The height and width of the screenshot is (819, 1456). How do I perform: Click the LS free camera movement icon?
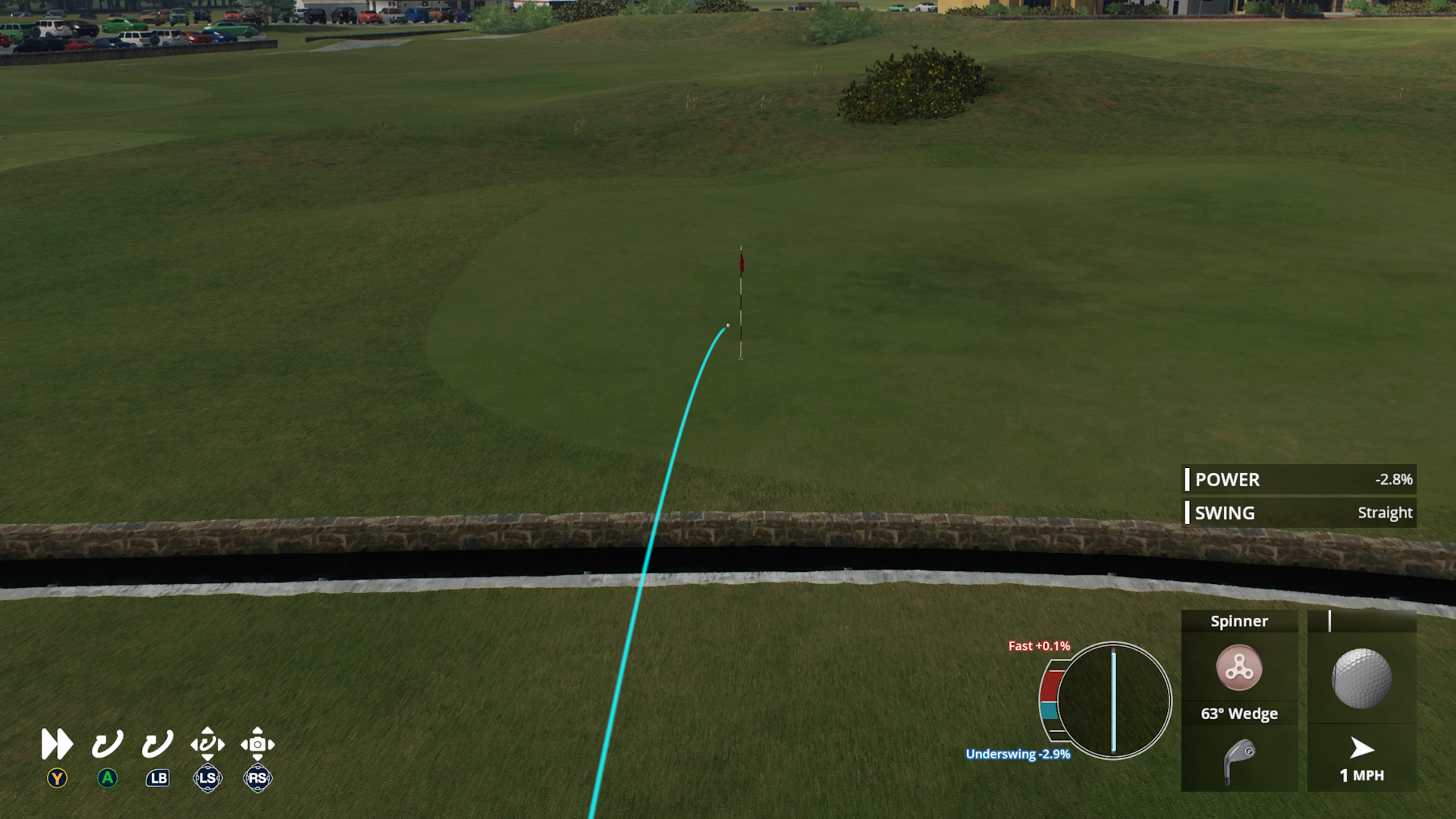coord(207,744)
